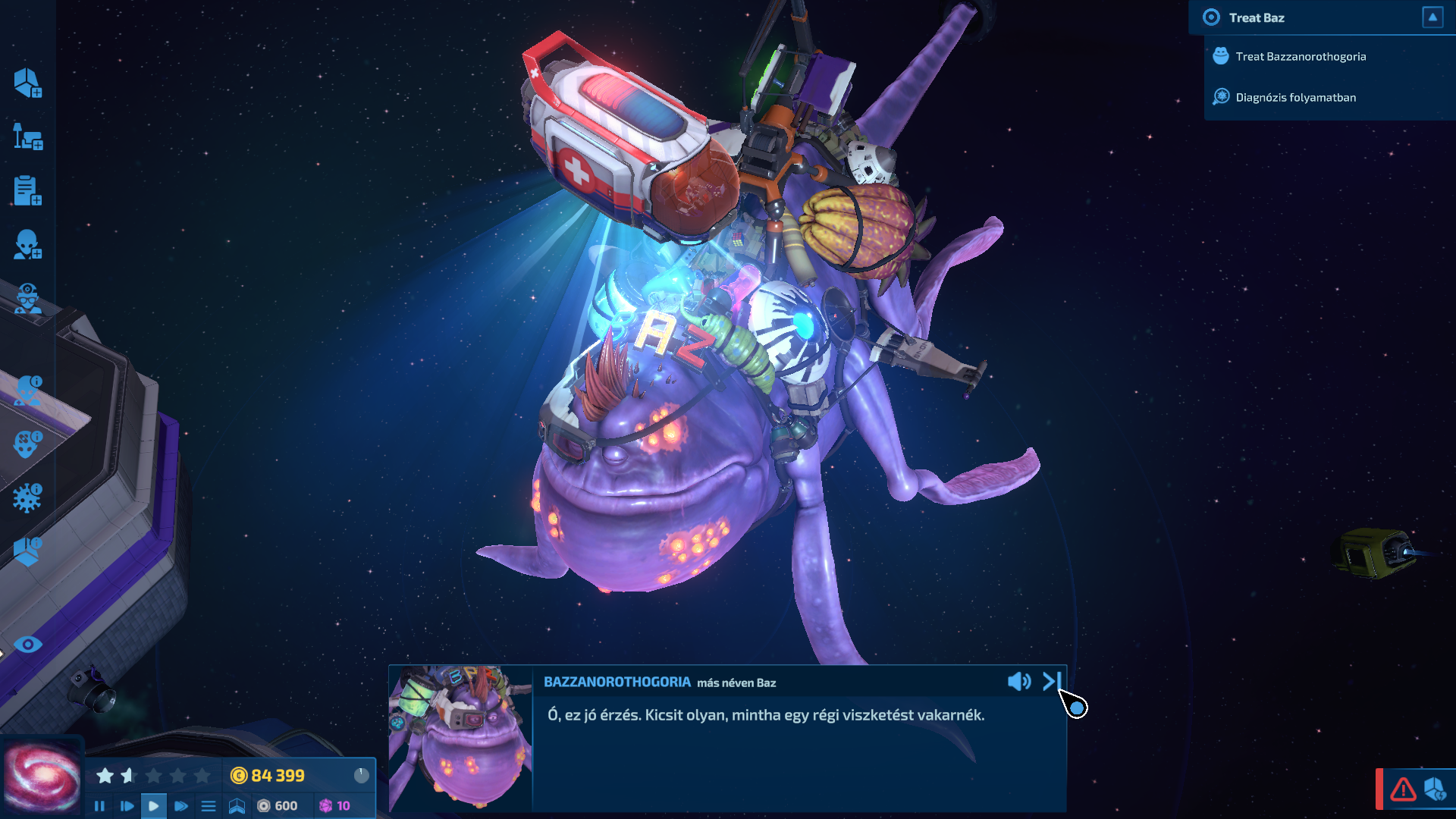Viewport: 1456px width, 819px height.
Task: Pause the game
Action: 99,806
